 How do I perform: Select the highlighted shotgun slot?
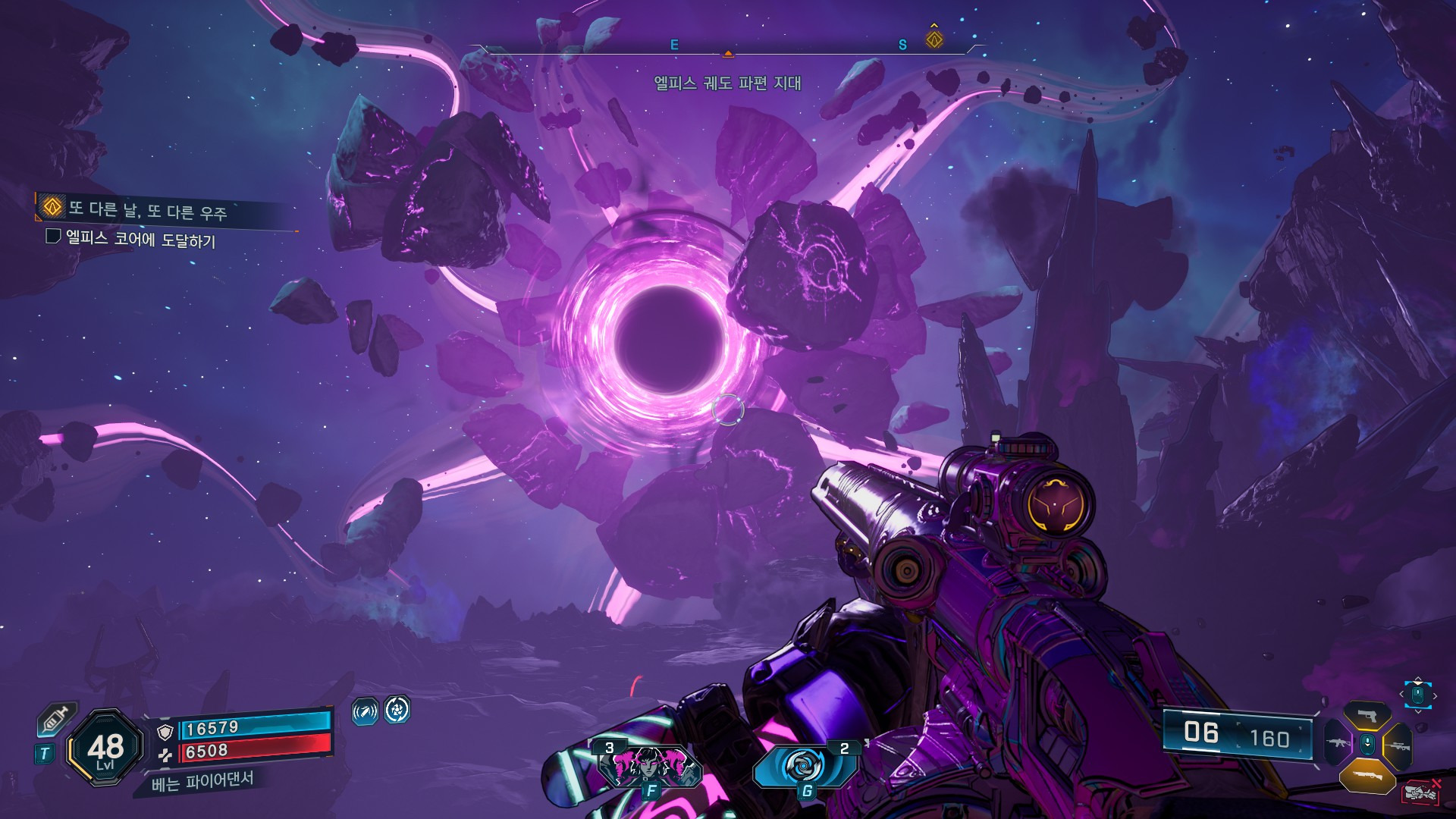tap(1367, 776)
